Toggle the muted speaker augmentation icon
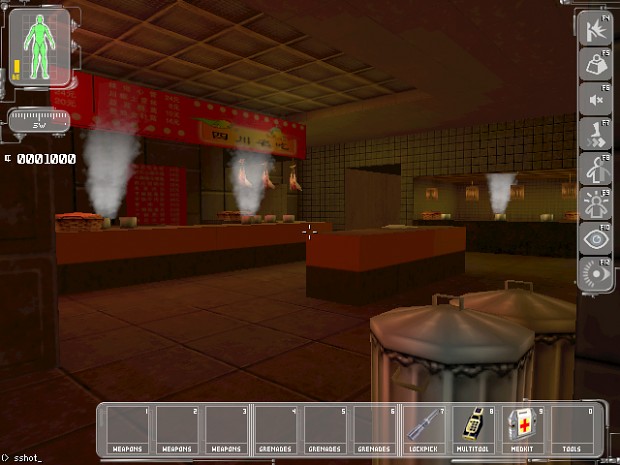The image size is (620, 465). pos(596,99)
